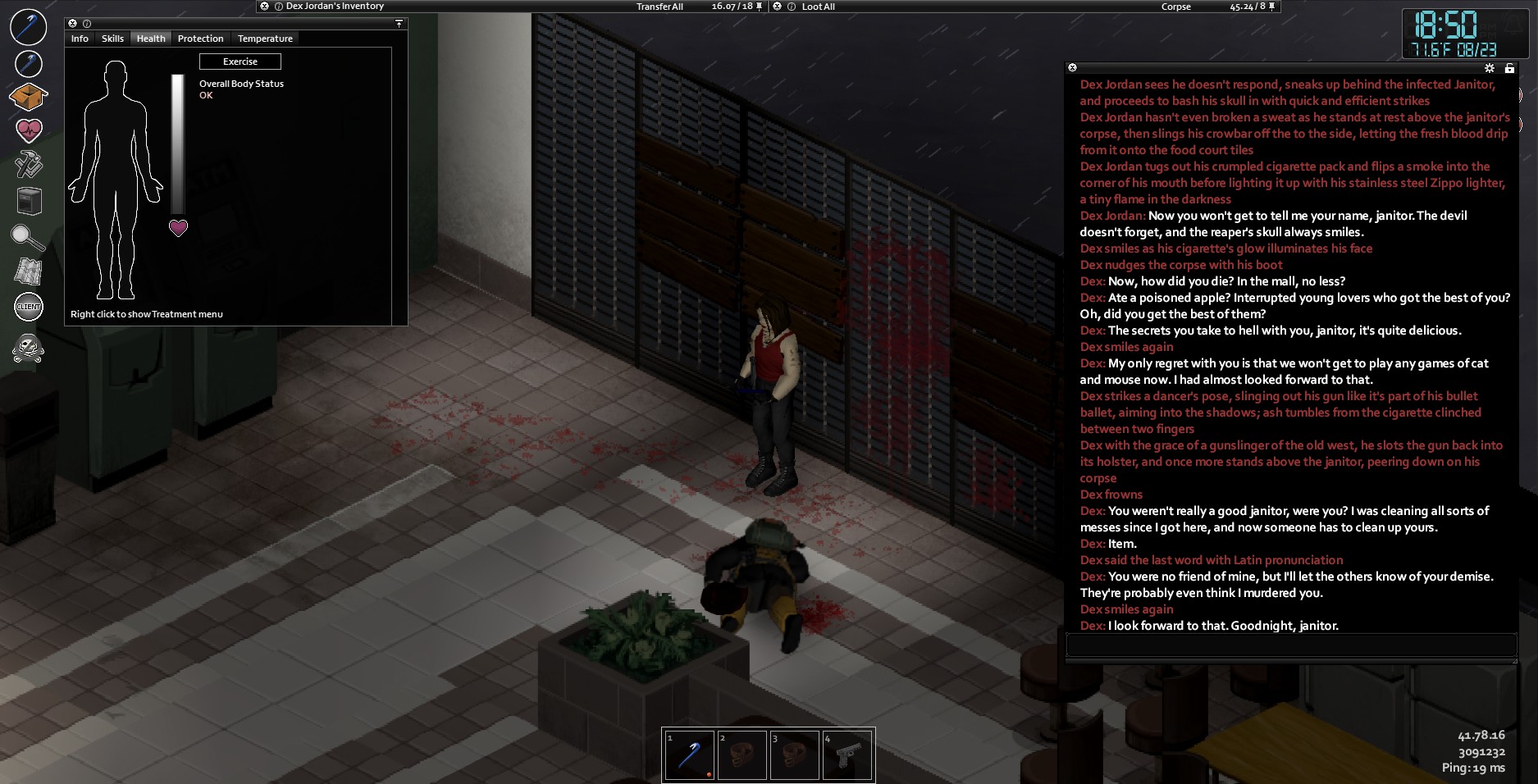Click the Exercise button
Screen dimensions: 1538x784
240,62
